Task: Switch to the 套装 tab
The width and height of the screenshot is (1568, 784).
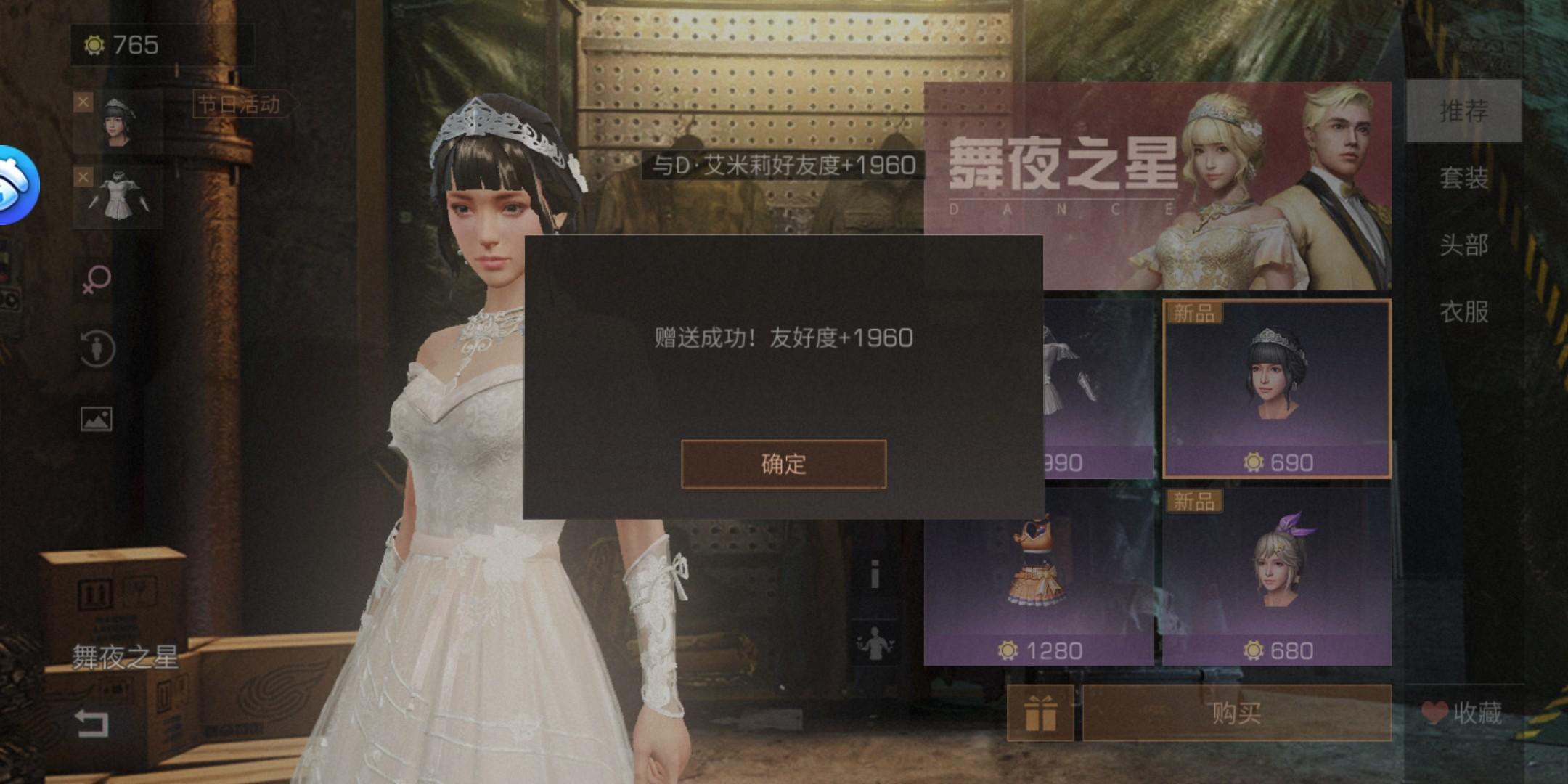Action: click(x=1464, y=180)
